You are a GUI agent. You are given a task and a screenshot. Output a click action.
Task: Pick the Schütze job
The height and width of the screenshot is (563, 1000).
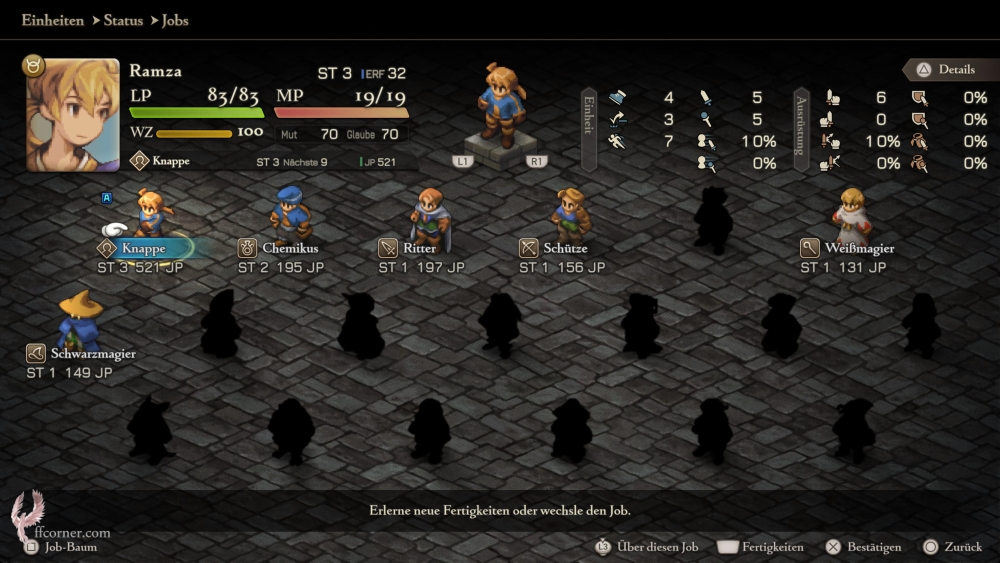(565, 248)
